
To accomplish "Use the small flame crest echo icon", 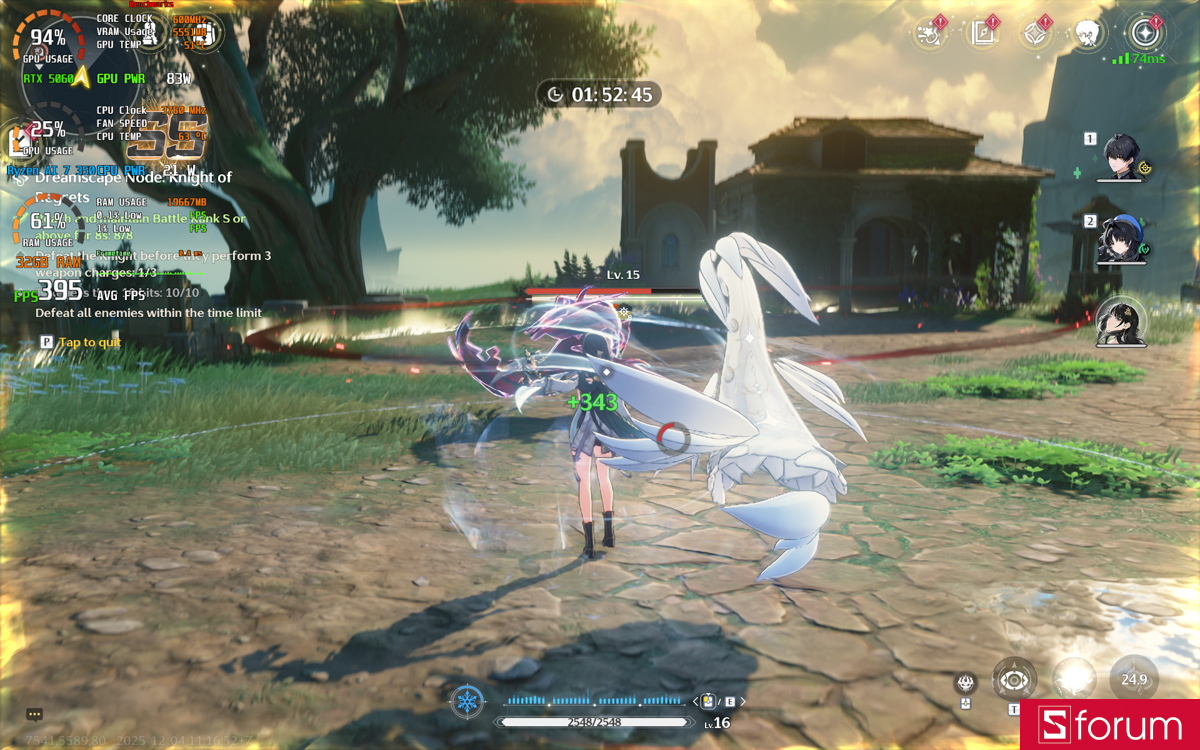I will coord(966,683).
